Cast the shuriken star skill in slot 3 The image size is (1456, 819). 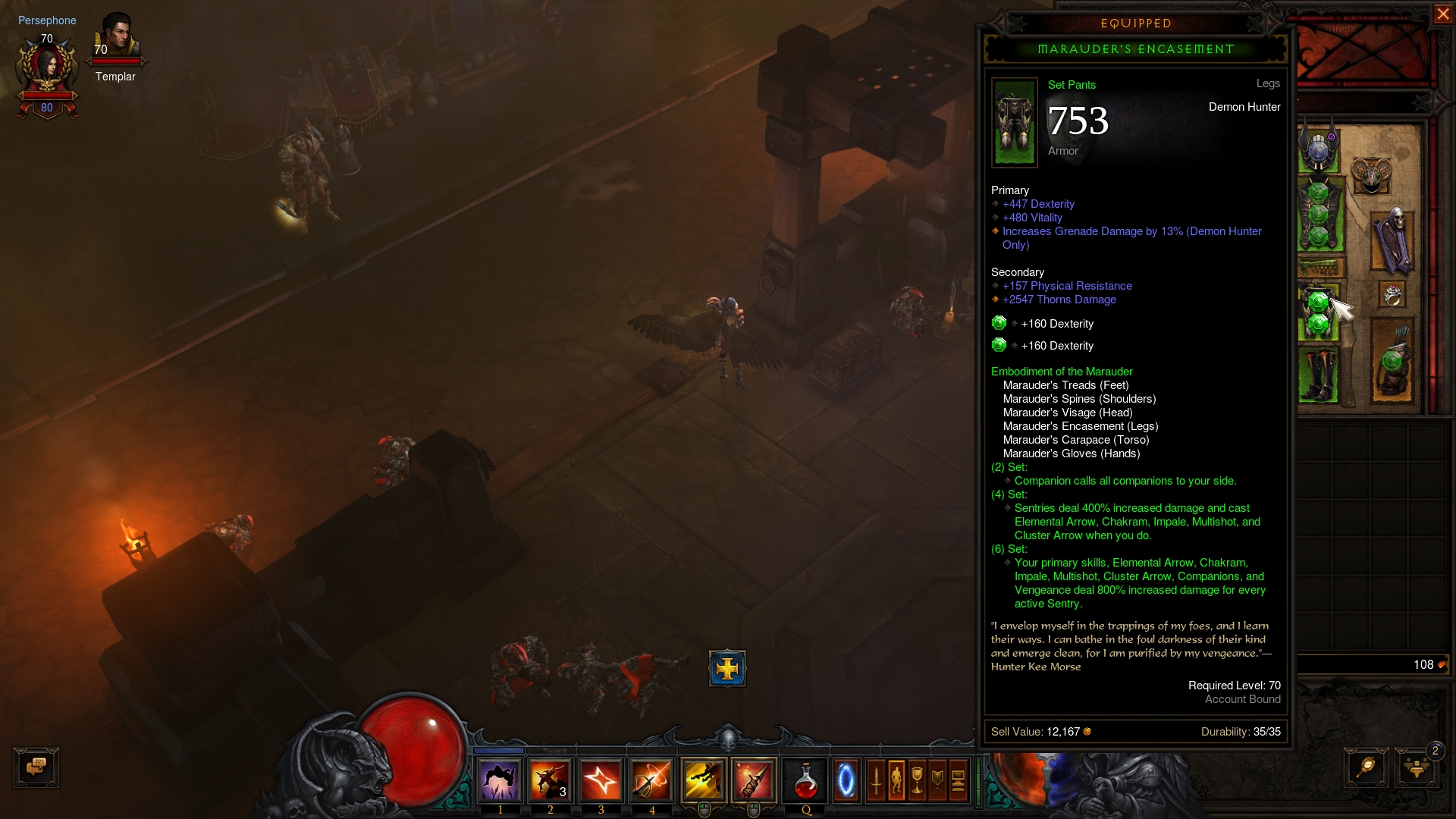[601, 780]
